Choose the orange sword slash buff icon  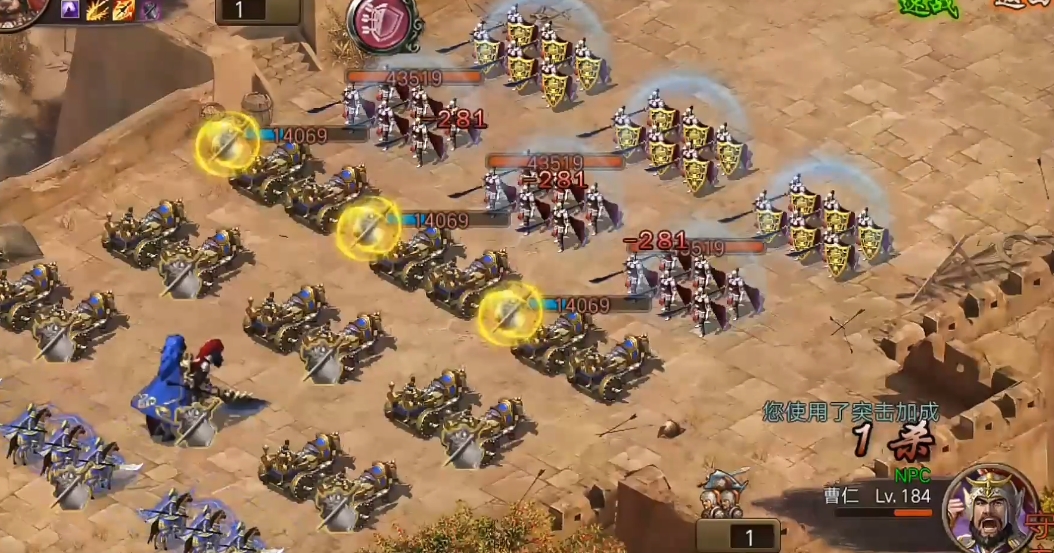[123, 10]
